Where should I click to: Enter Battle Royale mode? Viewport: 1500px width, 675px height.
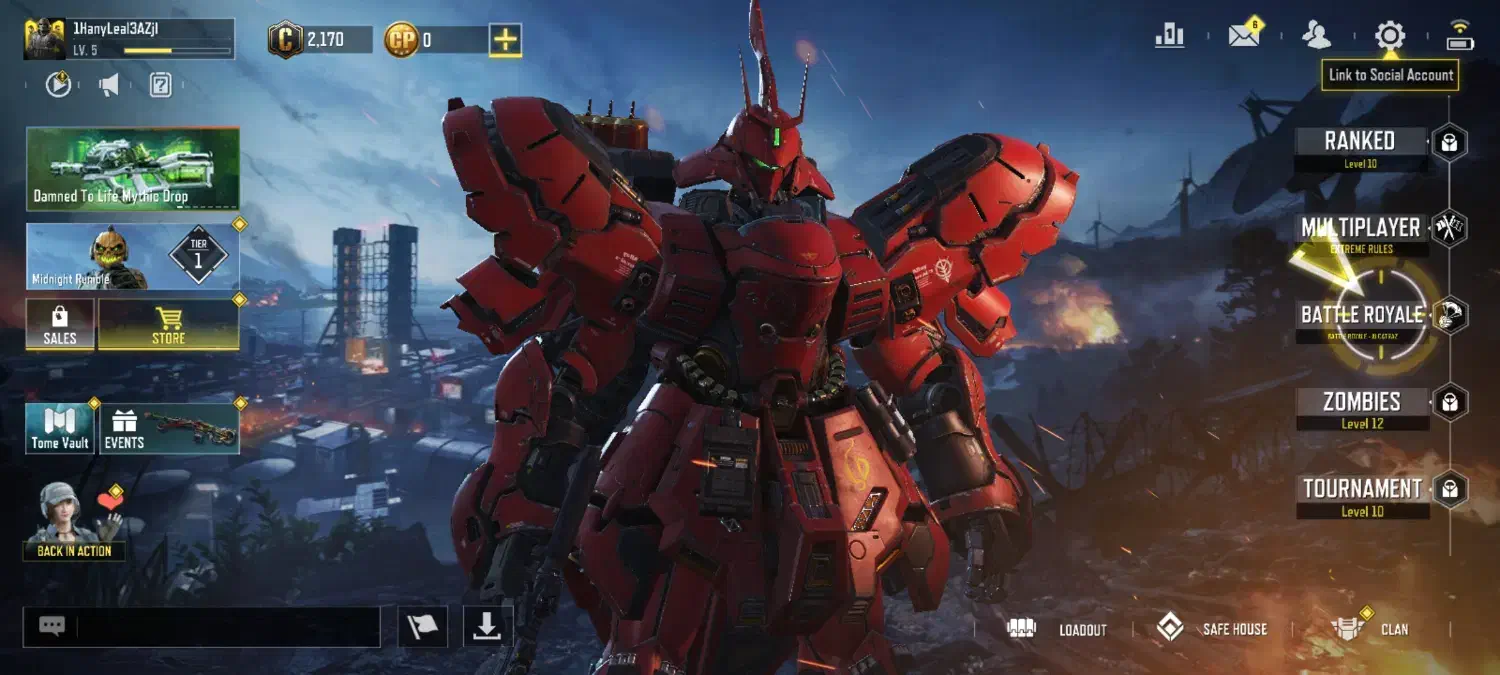tap(1361, 316)
